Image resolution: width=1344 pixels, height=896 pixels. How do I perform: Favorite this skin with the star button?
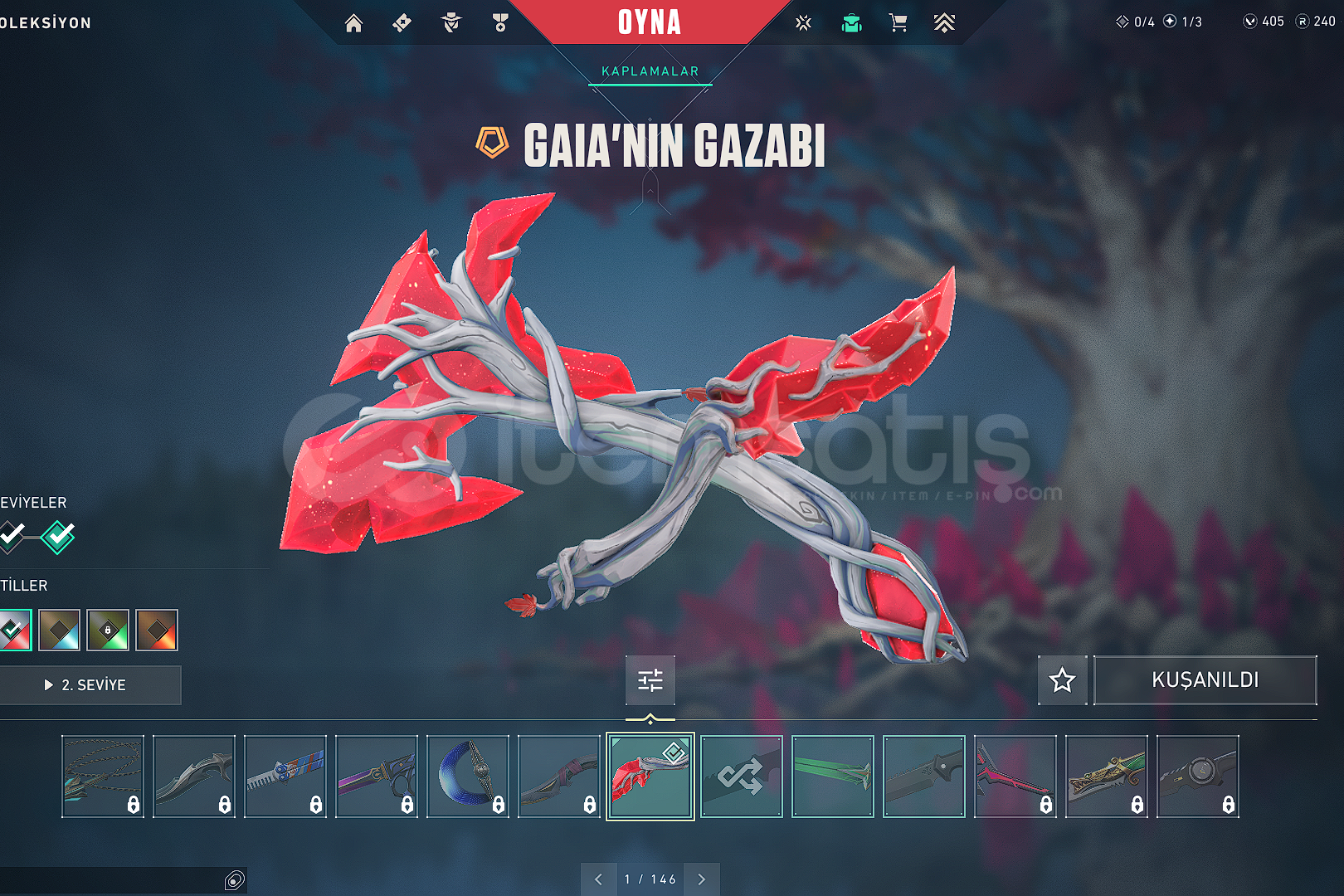[x=1062, y=680]
